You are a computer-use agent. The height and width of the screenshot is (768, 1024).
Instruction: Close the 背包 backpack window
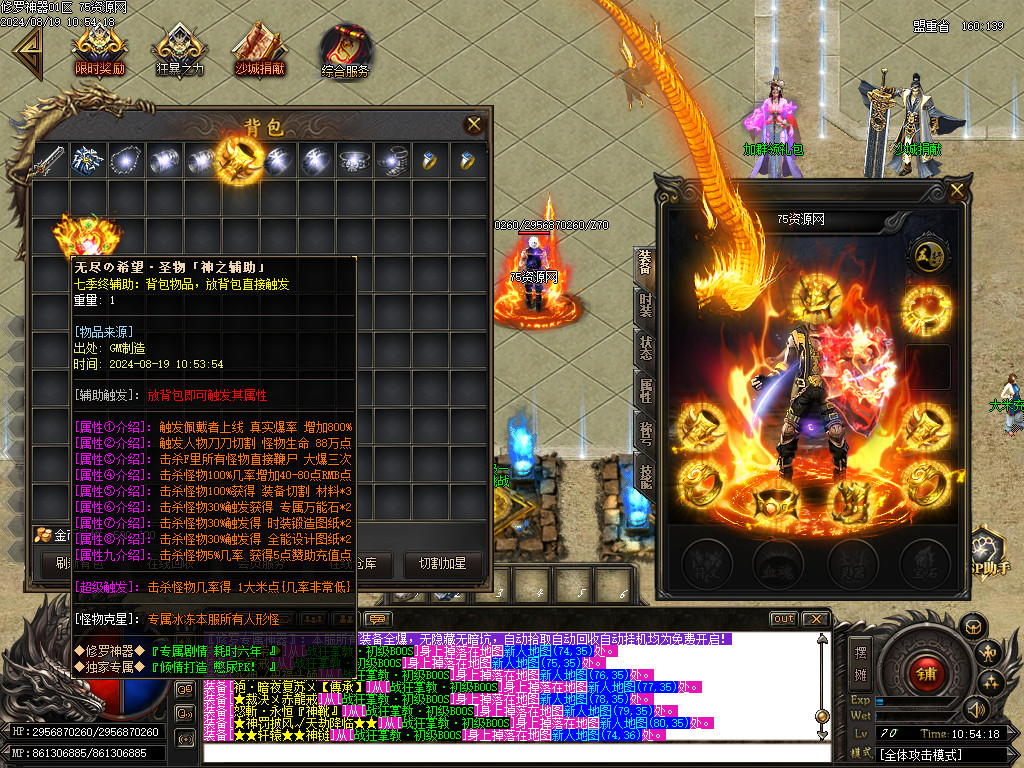point(473,124)
